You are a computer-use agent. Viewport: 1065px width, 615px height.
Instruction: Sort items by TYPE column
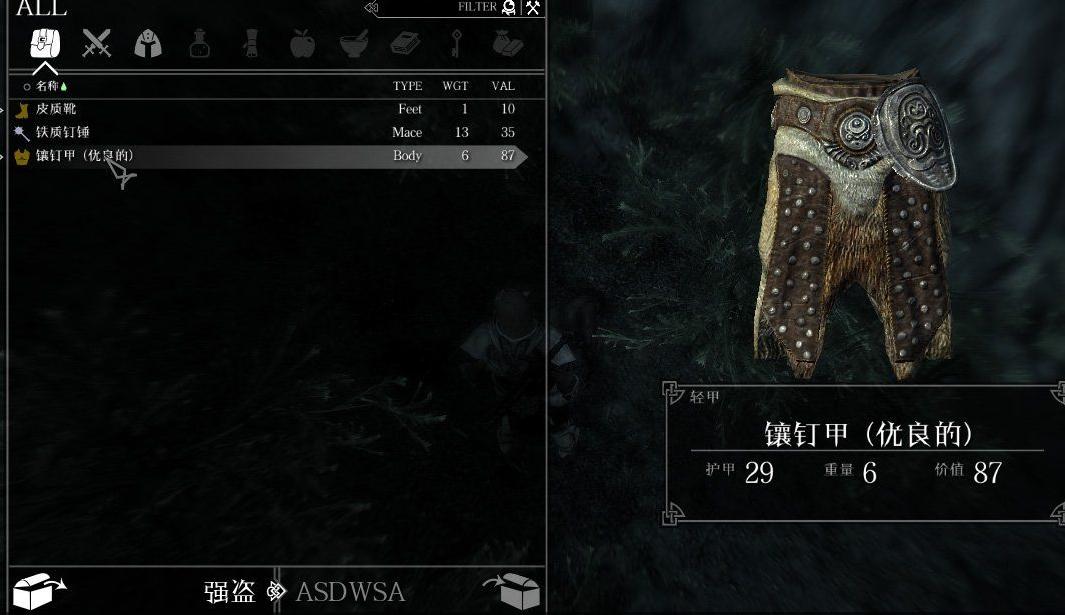407,86
